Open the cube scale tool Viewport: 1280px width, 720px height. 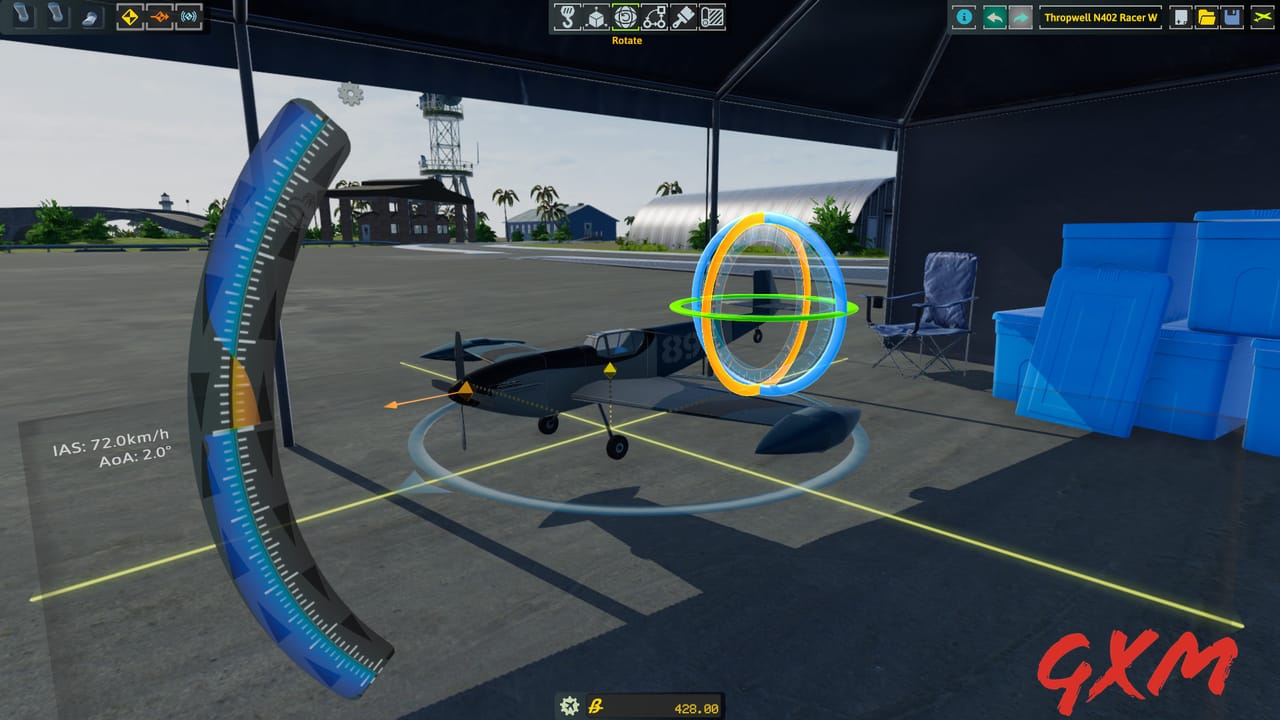[x=597, y=17]
